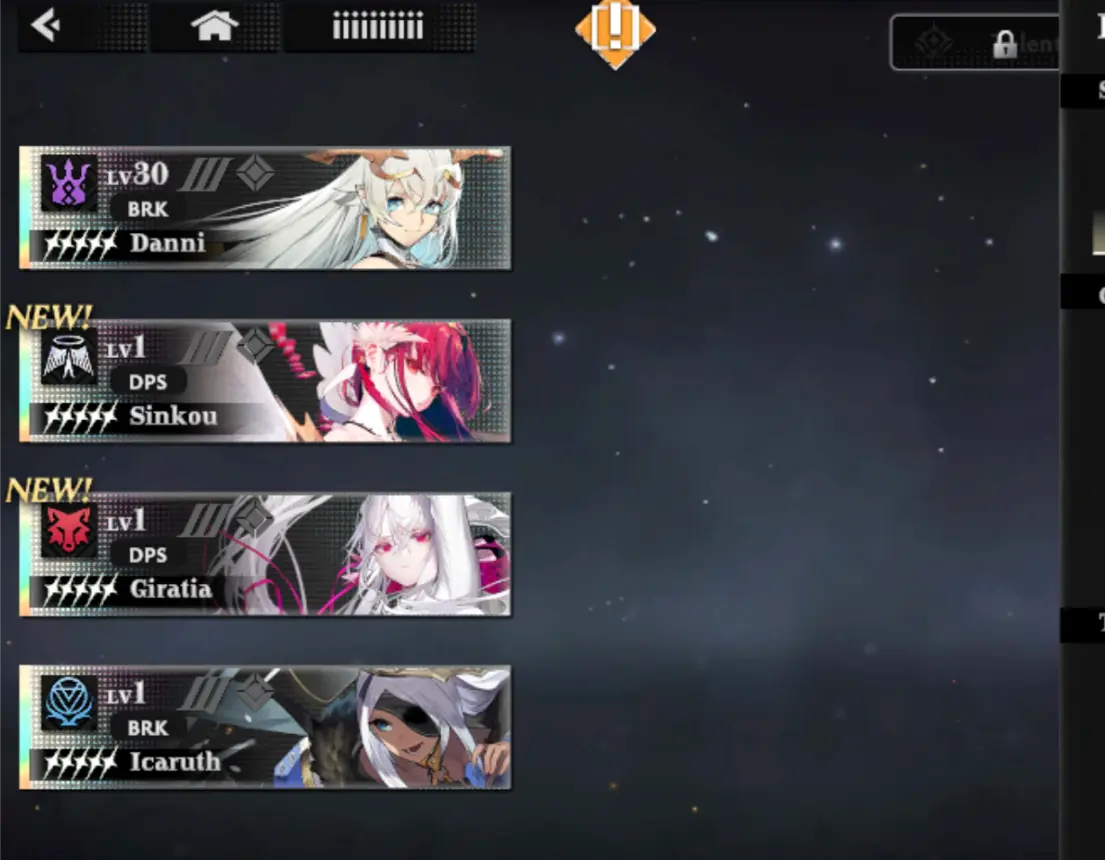Screen dimensions: 1105x860
Task: Go back with the arrow button
Action: tap(46, 26)
